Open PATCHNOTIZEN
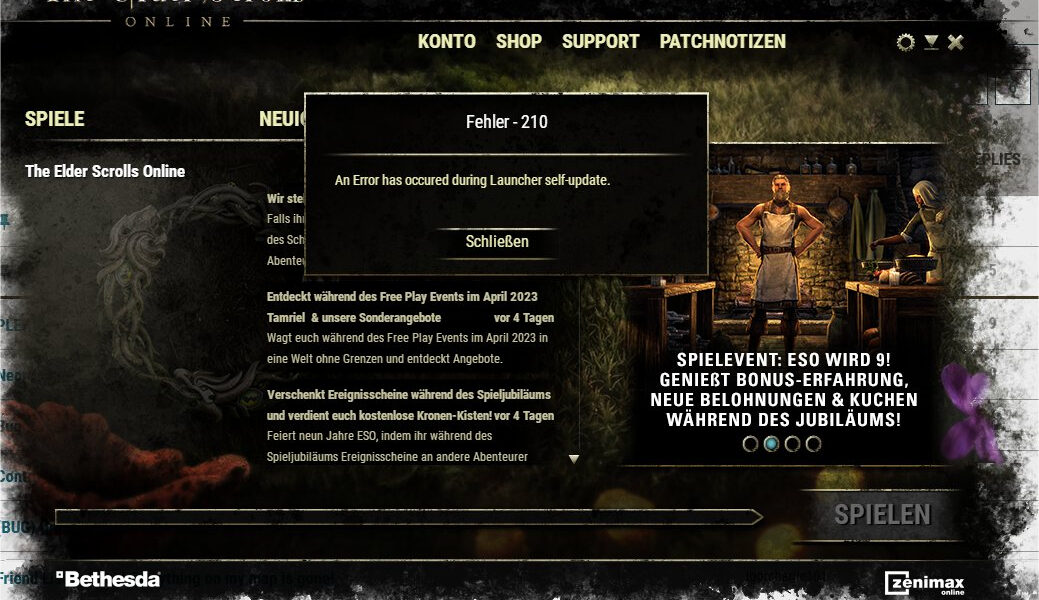1039x600 pixels. point(722,42)
